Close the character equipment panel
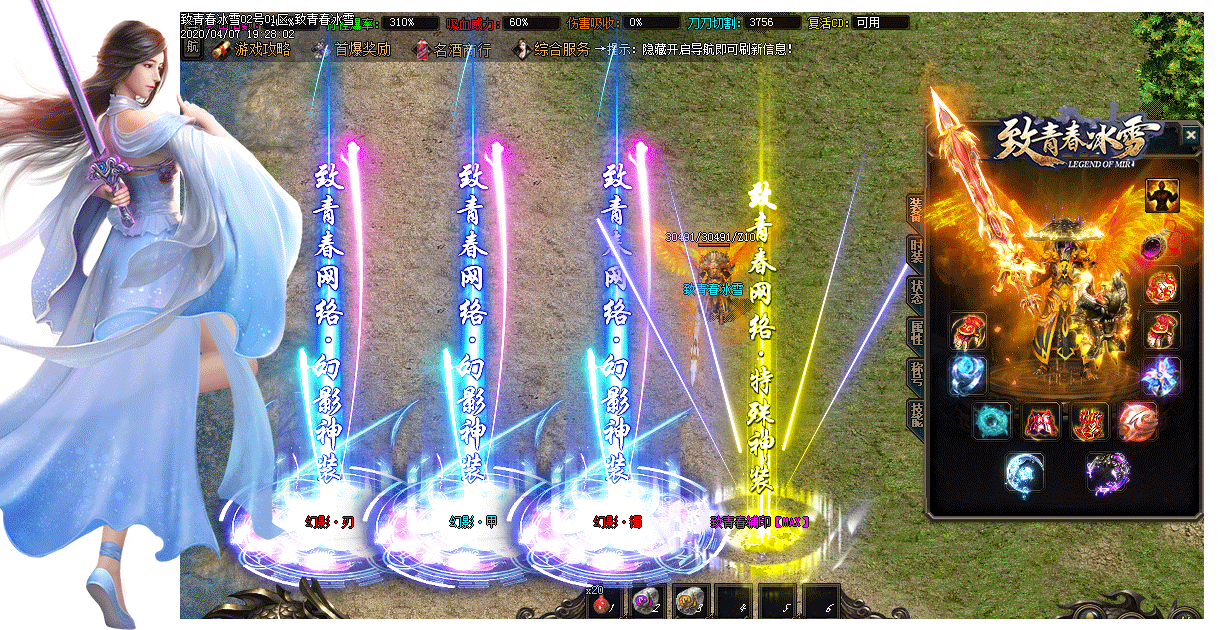Image resolution: width=1218 pixels, height=630 pixels. [1190, 135]
